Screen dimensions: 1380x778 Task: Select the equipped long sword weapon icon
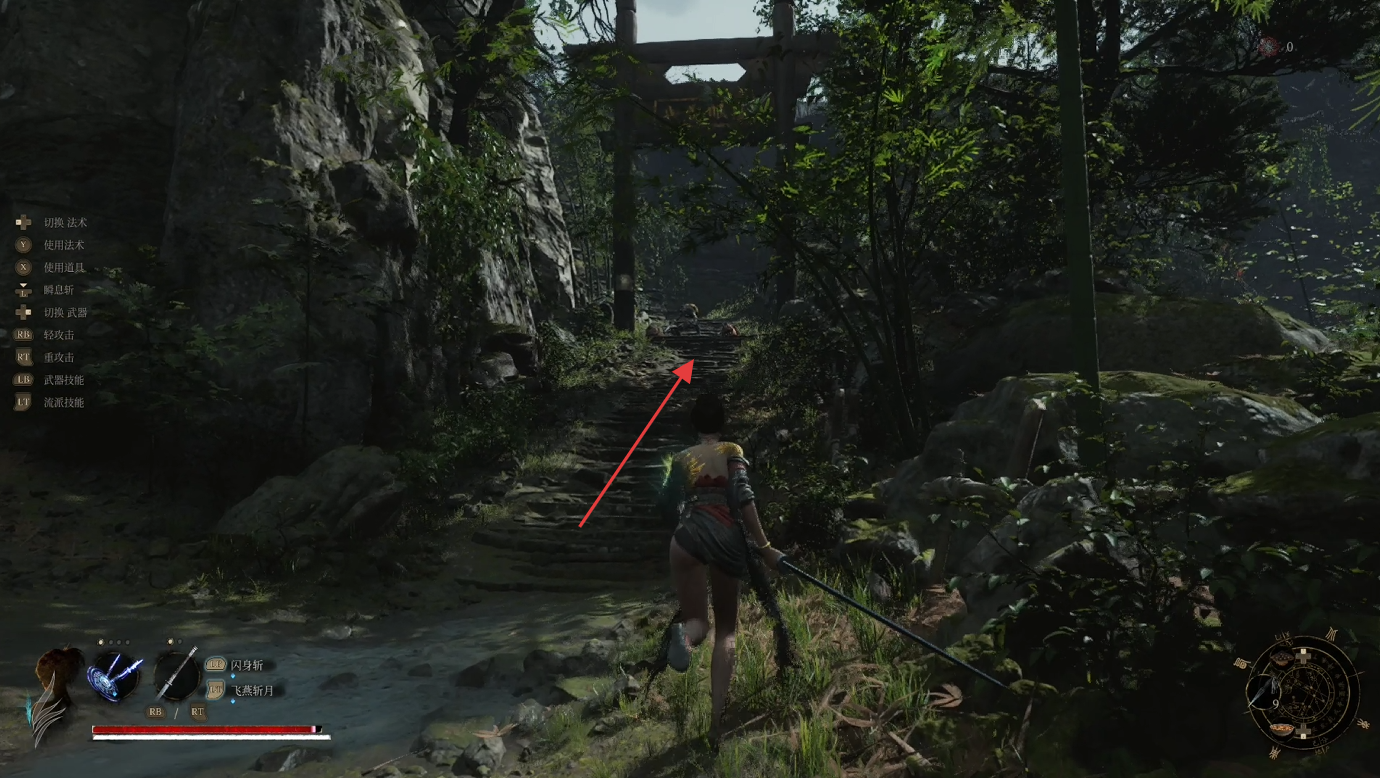(177, 675)
